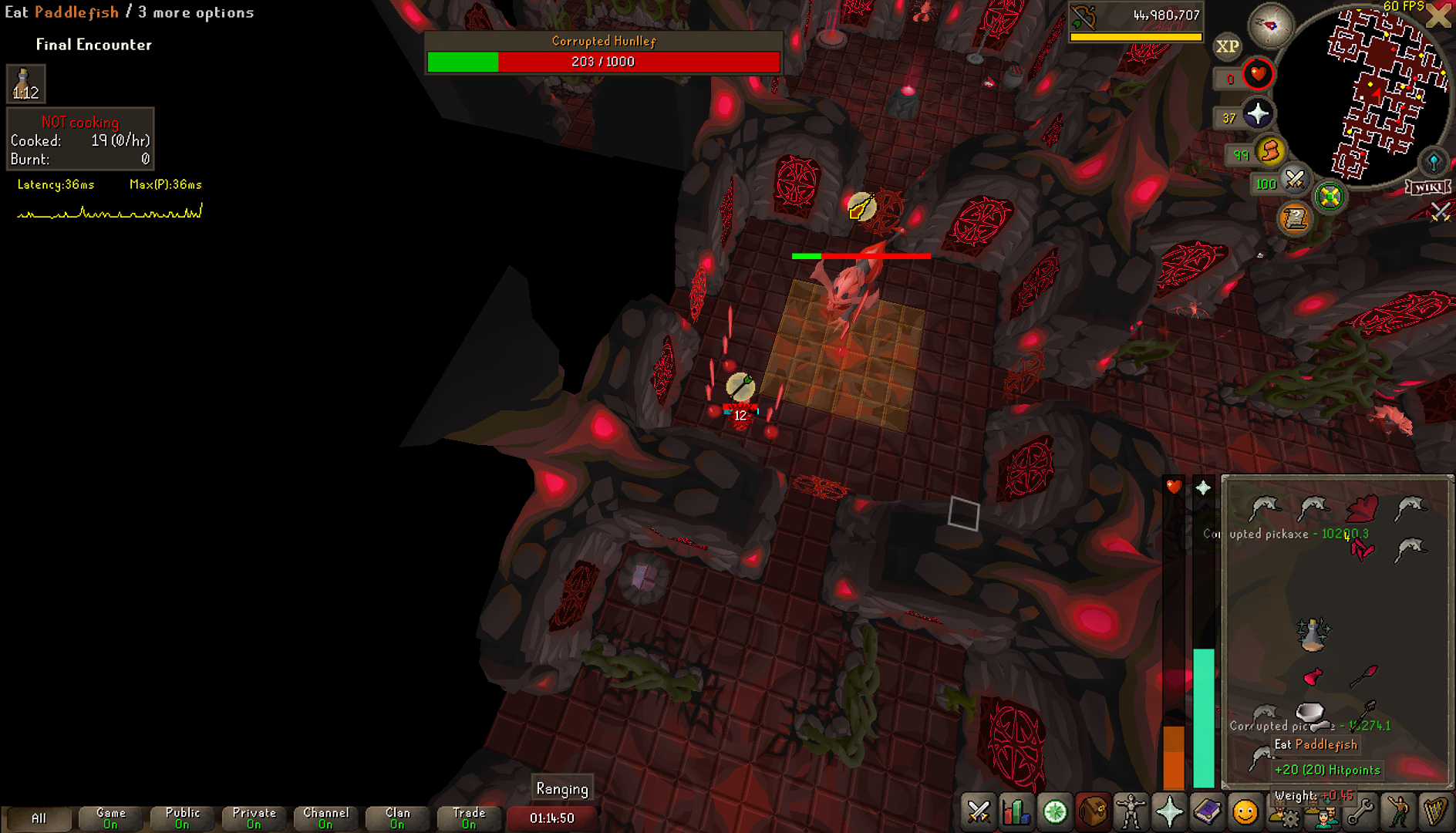Switch to the Clan chat tab
The height and width of the screenshot is (833, 1456).
tap(397, 818)
